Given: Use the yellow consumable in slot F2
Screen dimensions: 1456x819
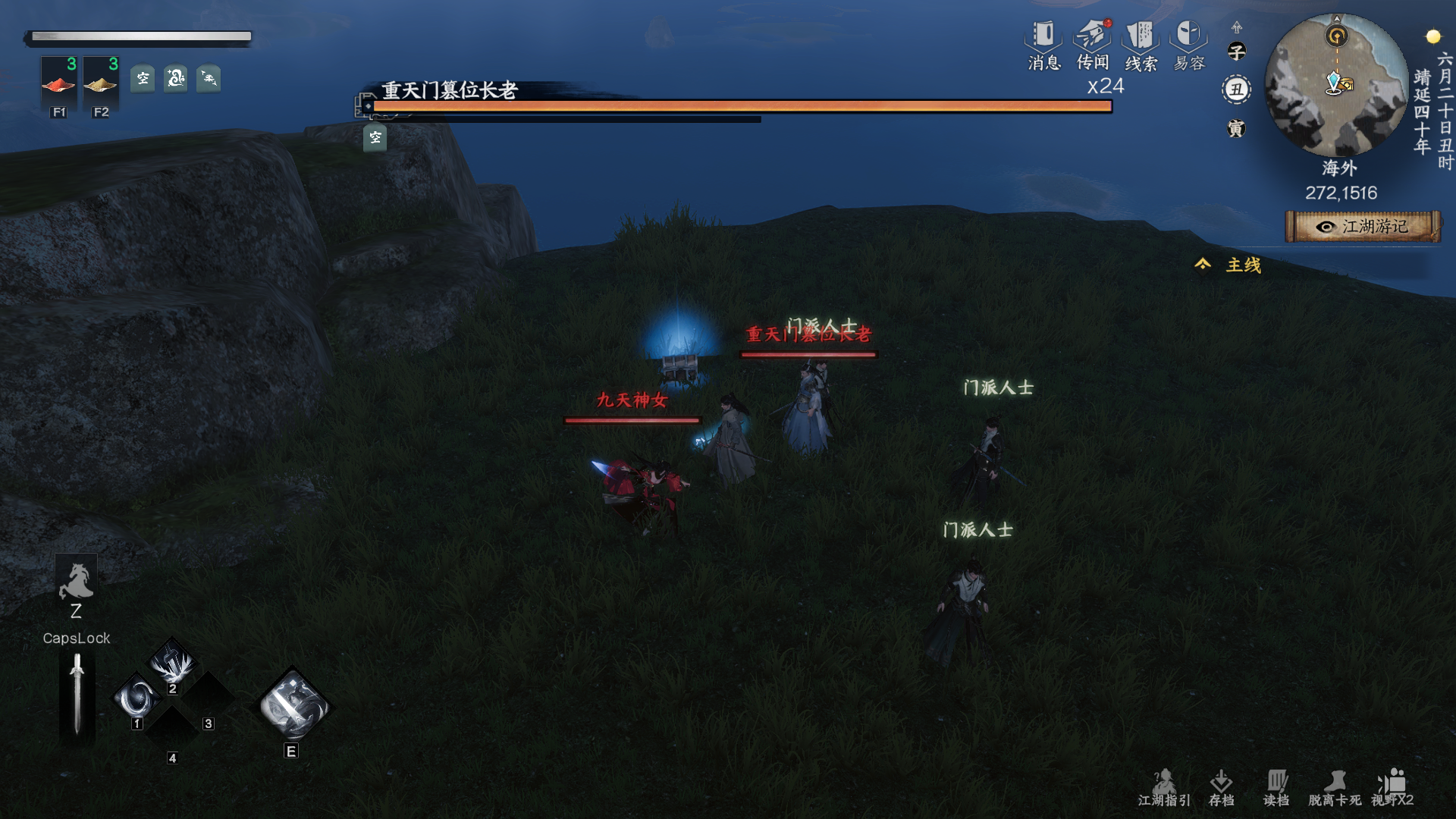Looking at the screenshot, I should (x=100, y=85).
